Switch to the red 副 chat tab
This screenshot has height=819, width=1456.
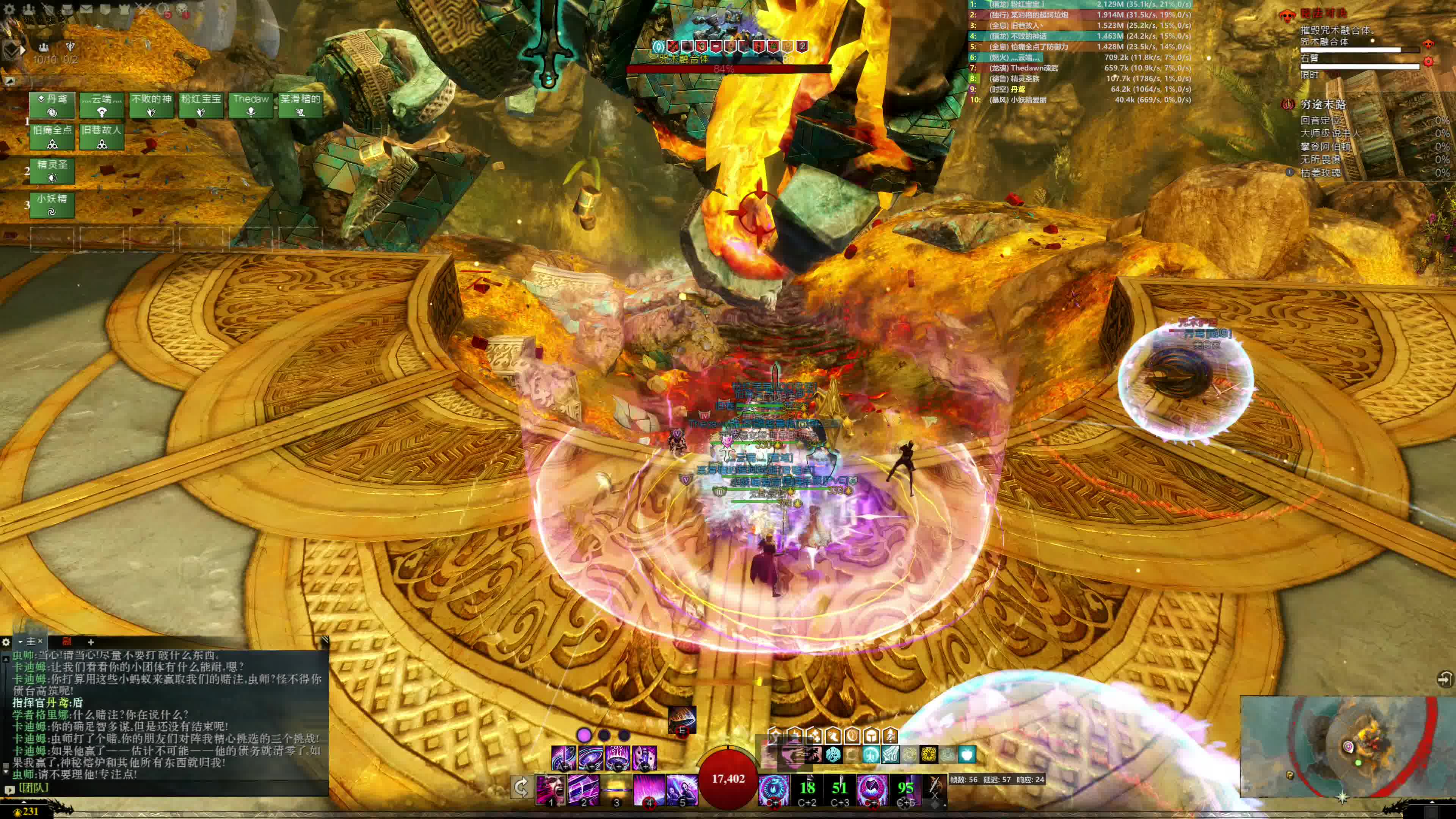coord(67,642)
